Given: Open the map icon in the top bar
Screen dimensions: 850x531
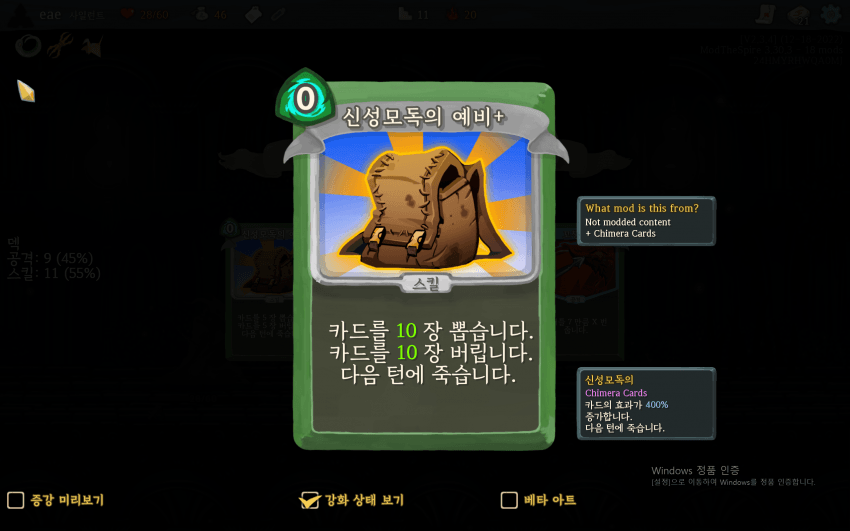Looking at the screenshot, I should point(767,15).
